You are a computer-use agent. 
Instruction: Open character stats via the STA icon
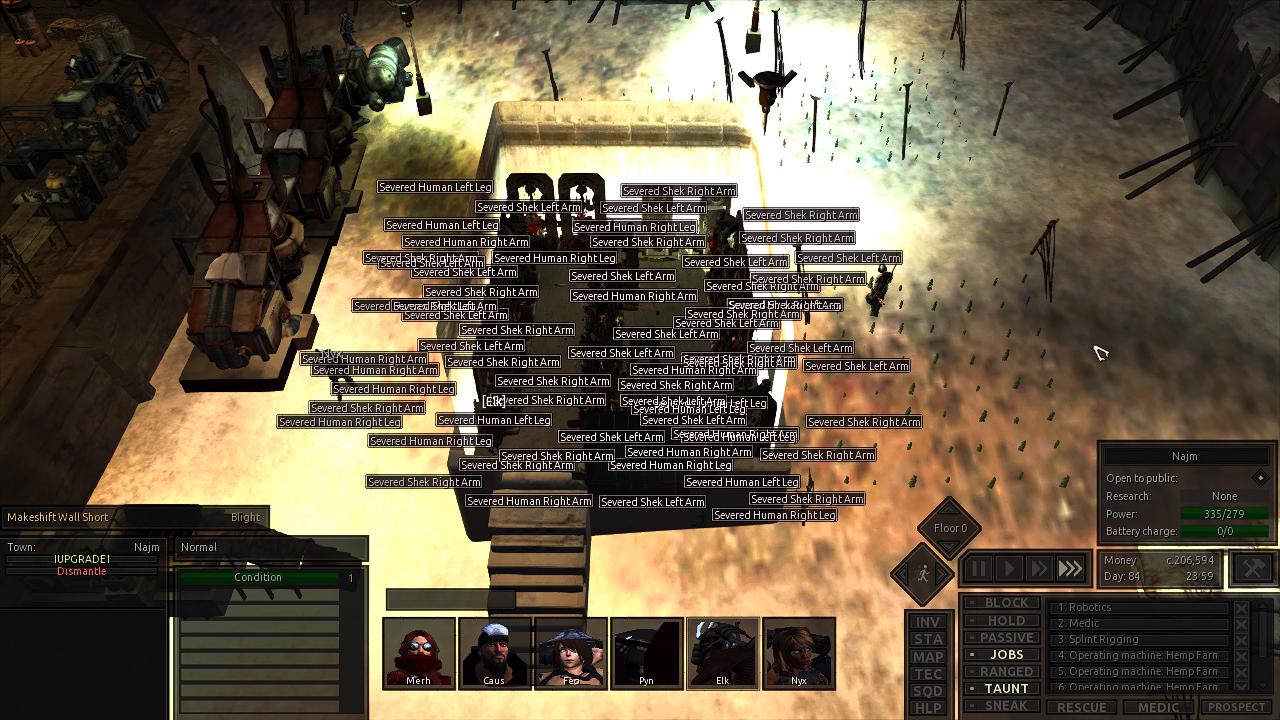point(927,638)
